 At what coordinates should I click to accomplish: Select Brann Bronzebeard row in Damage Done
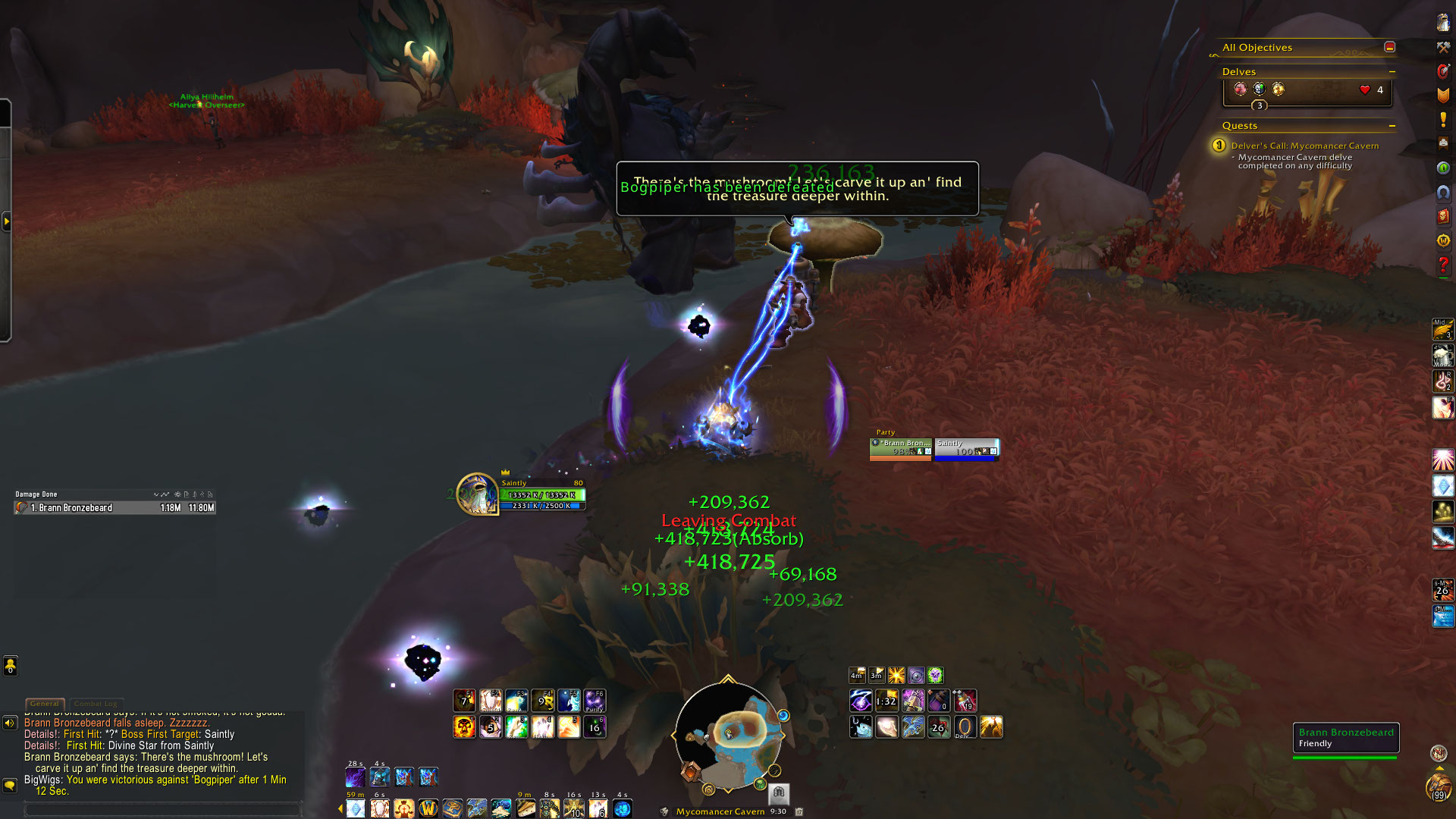(114, 508)
